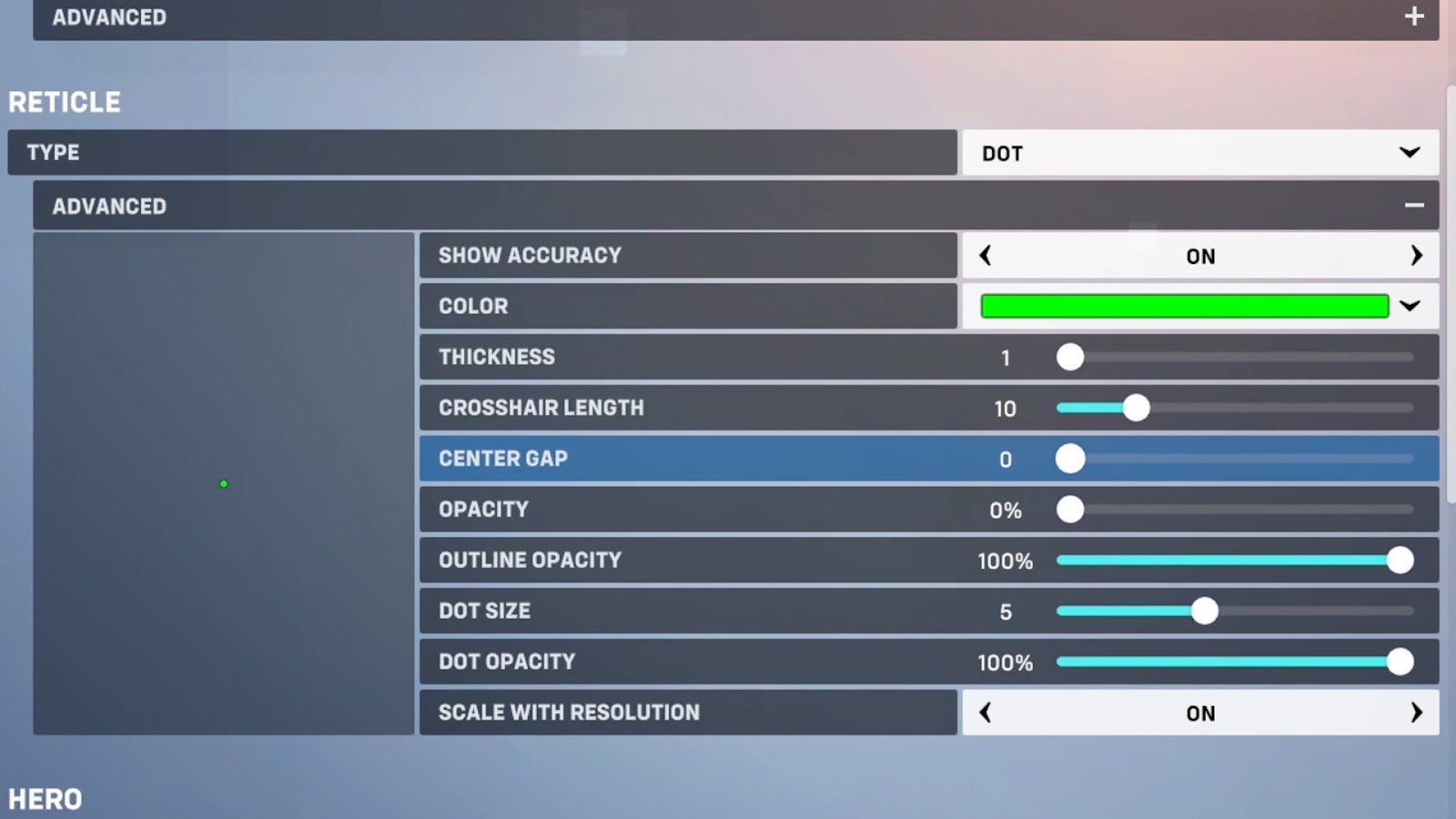
Task: Switch Show Accuracy to next option
Action: coord(1415,256)
